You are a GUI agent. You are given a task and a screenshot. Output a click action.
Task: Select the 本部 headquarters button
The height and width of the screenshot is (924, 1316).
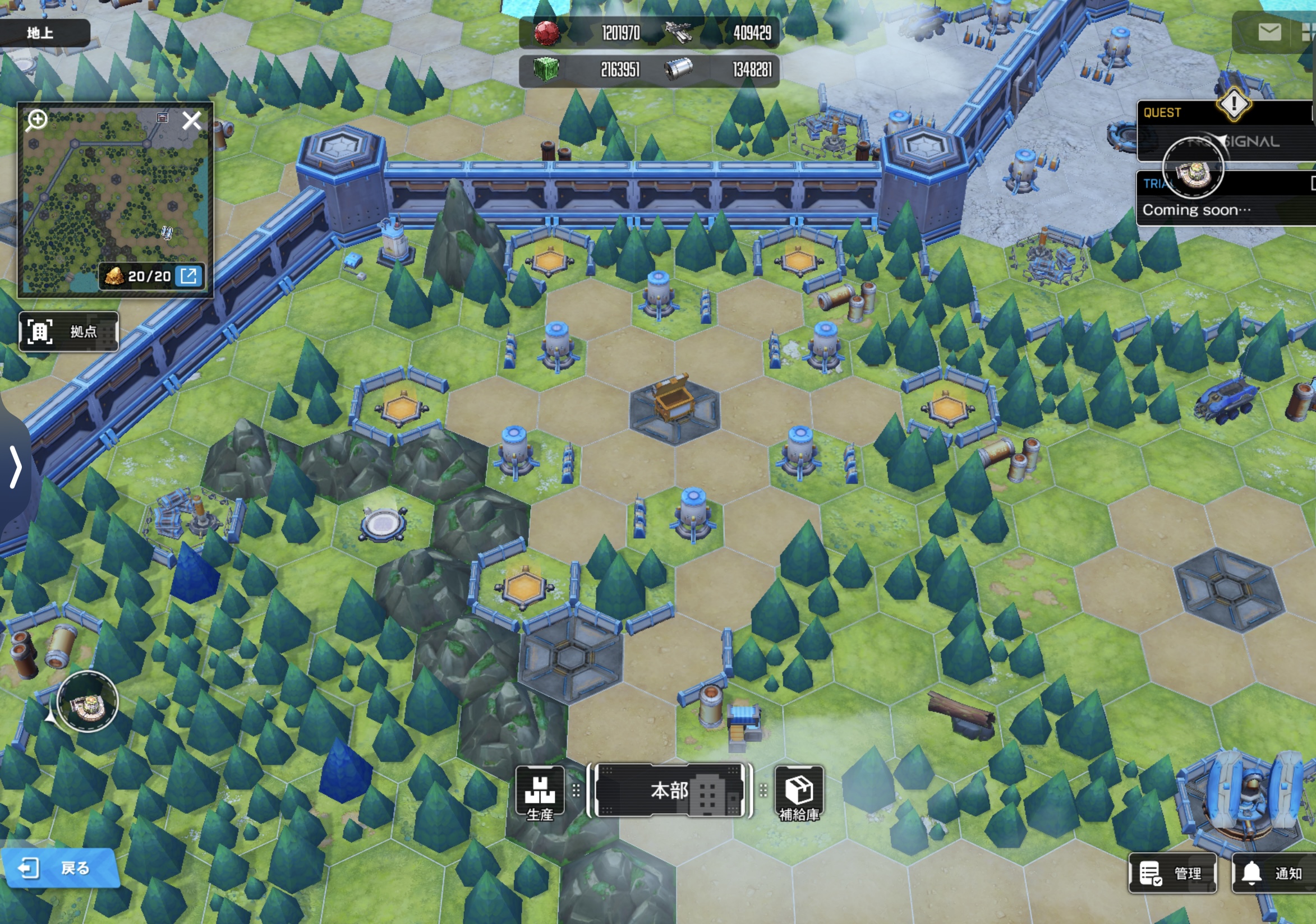670,791
